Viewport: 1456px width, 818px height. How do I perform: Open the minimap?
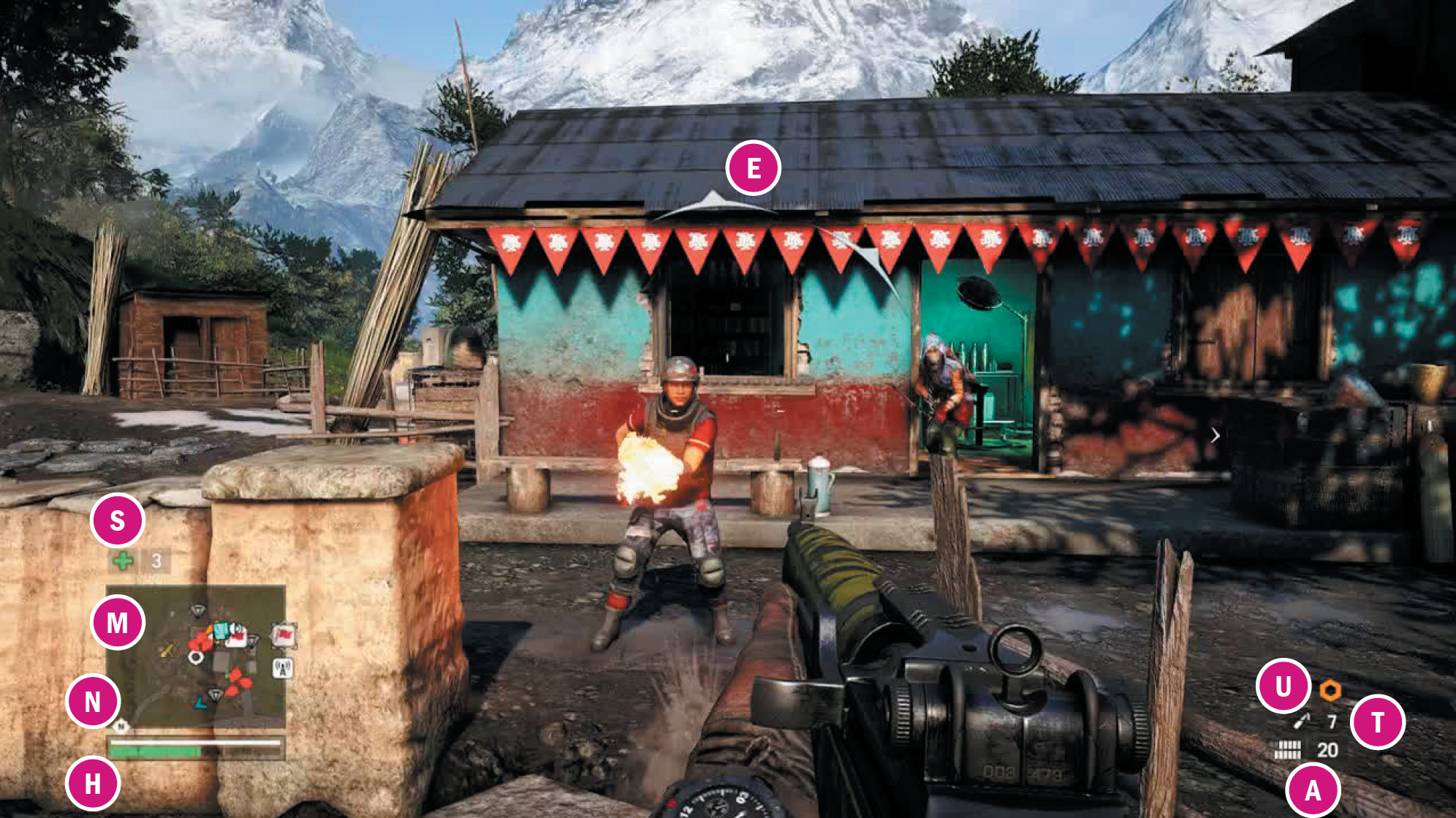[195, 656]
